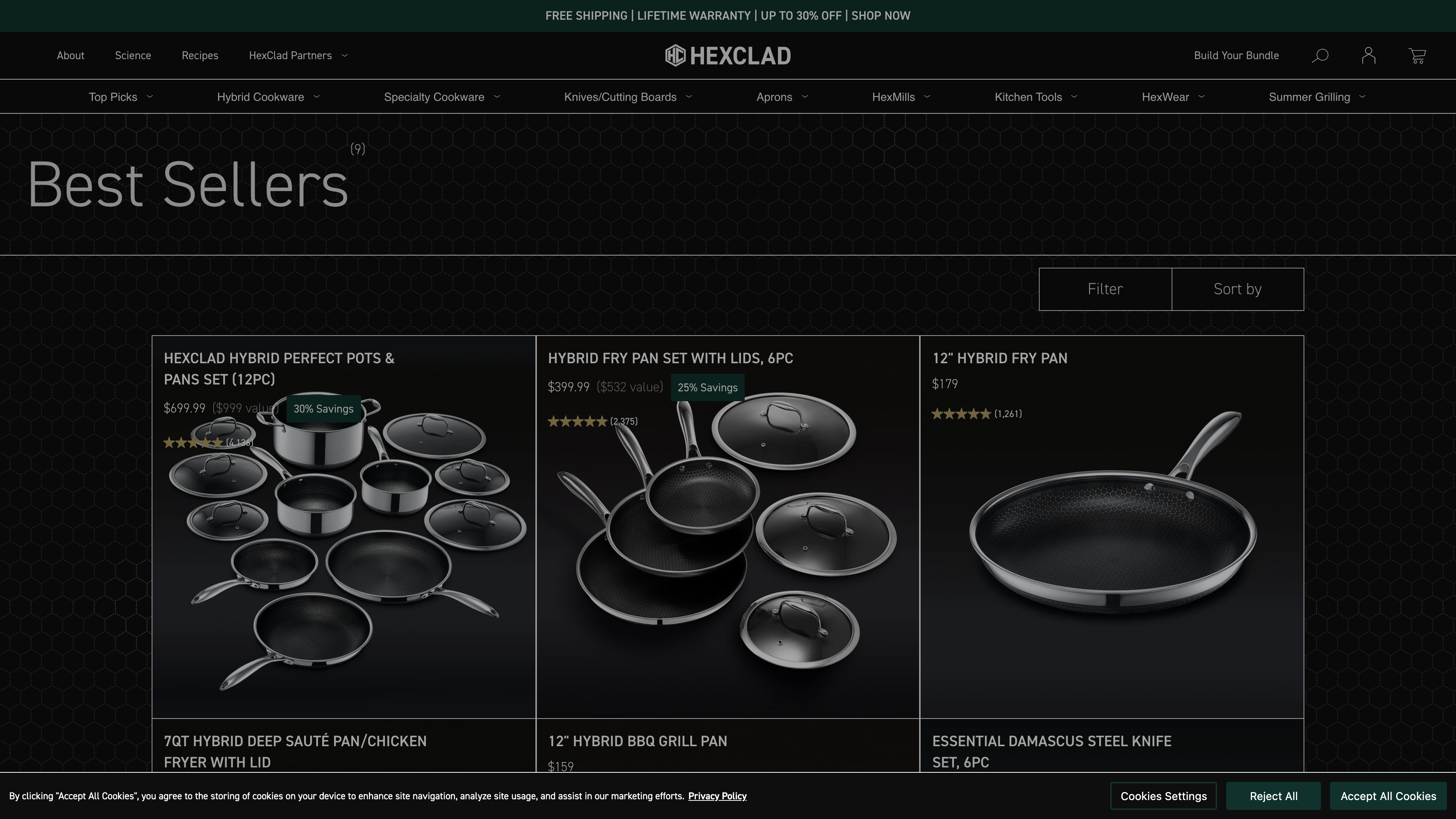Open the Hybrid Cookware dropdown
Viewport: 1456px width, 819px height.
coord(268,97)
